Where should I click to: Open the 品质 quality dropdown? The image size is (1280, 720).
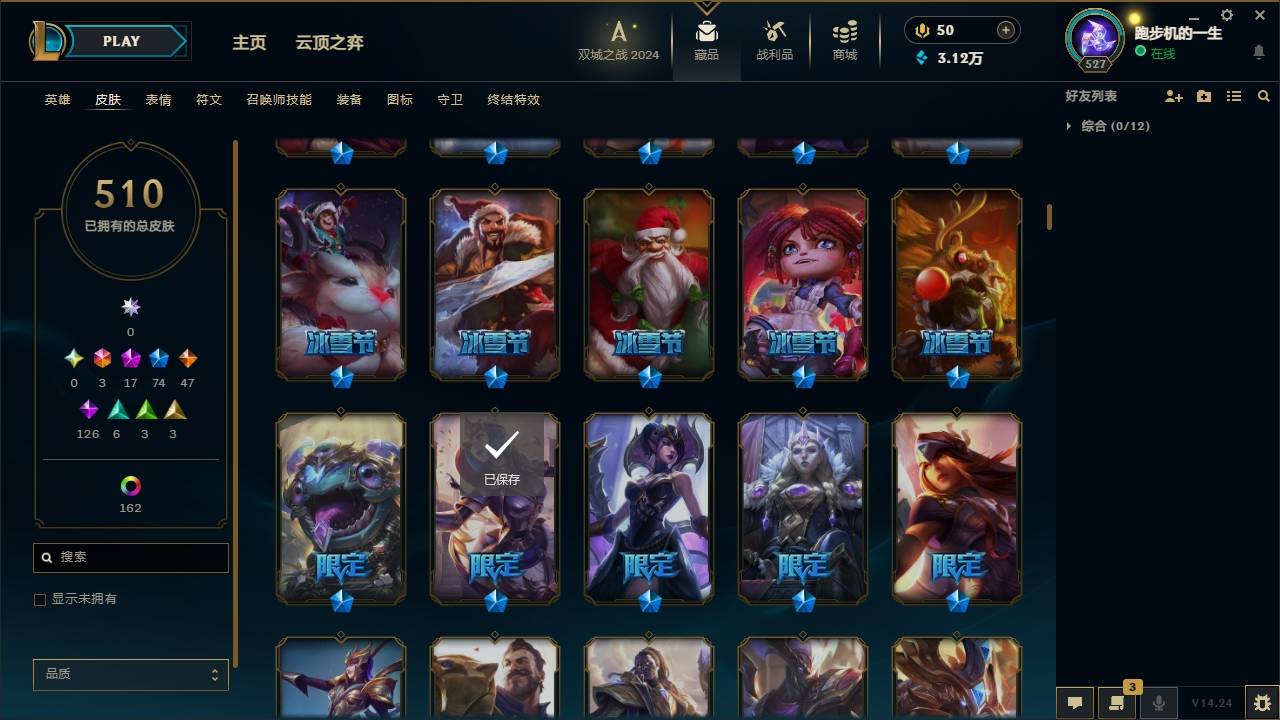[x=130, y=674]
